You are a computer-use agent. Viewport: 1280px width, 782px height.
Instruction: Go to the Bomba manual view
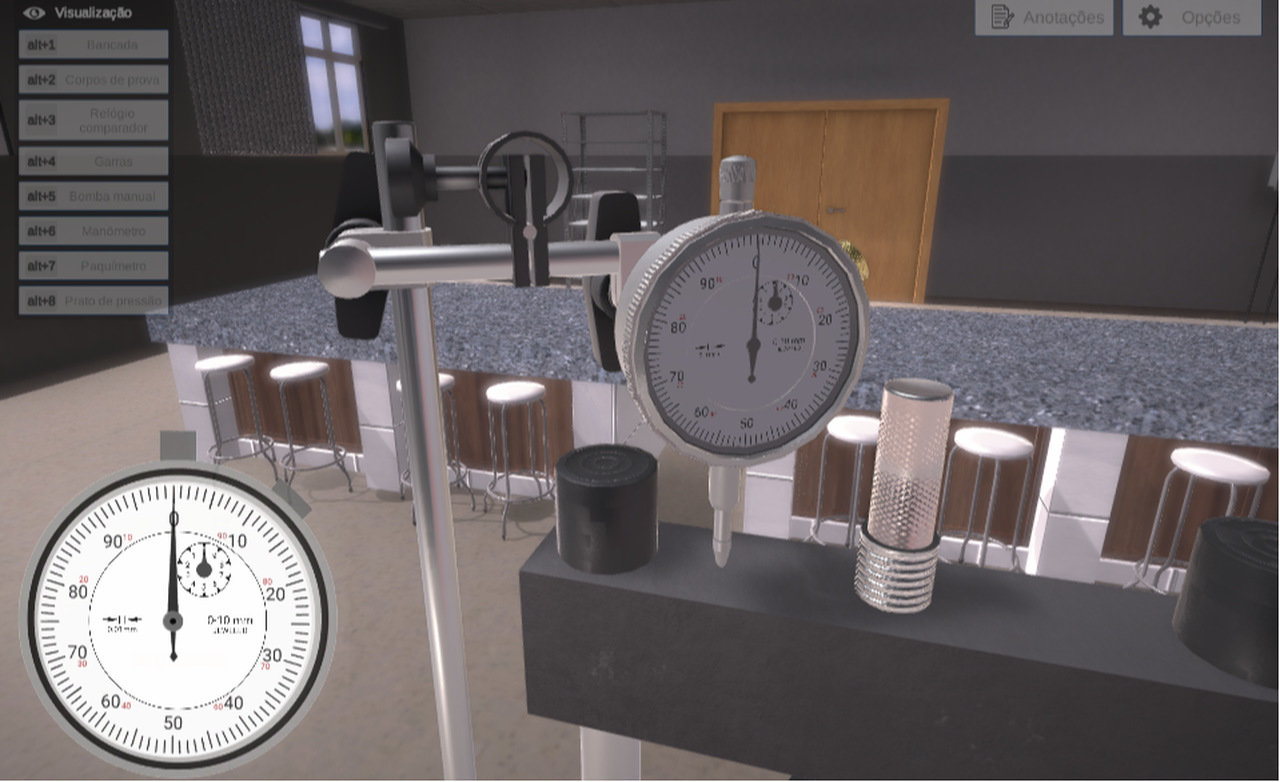click(x=93, y=196)
